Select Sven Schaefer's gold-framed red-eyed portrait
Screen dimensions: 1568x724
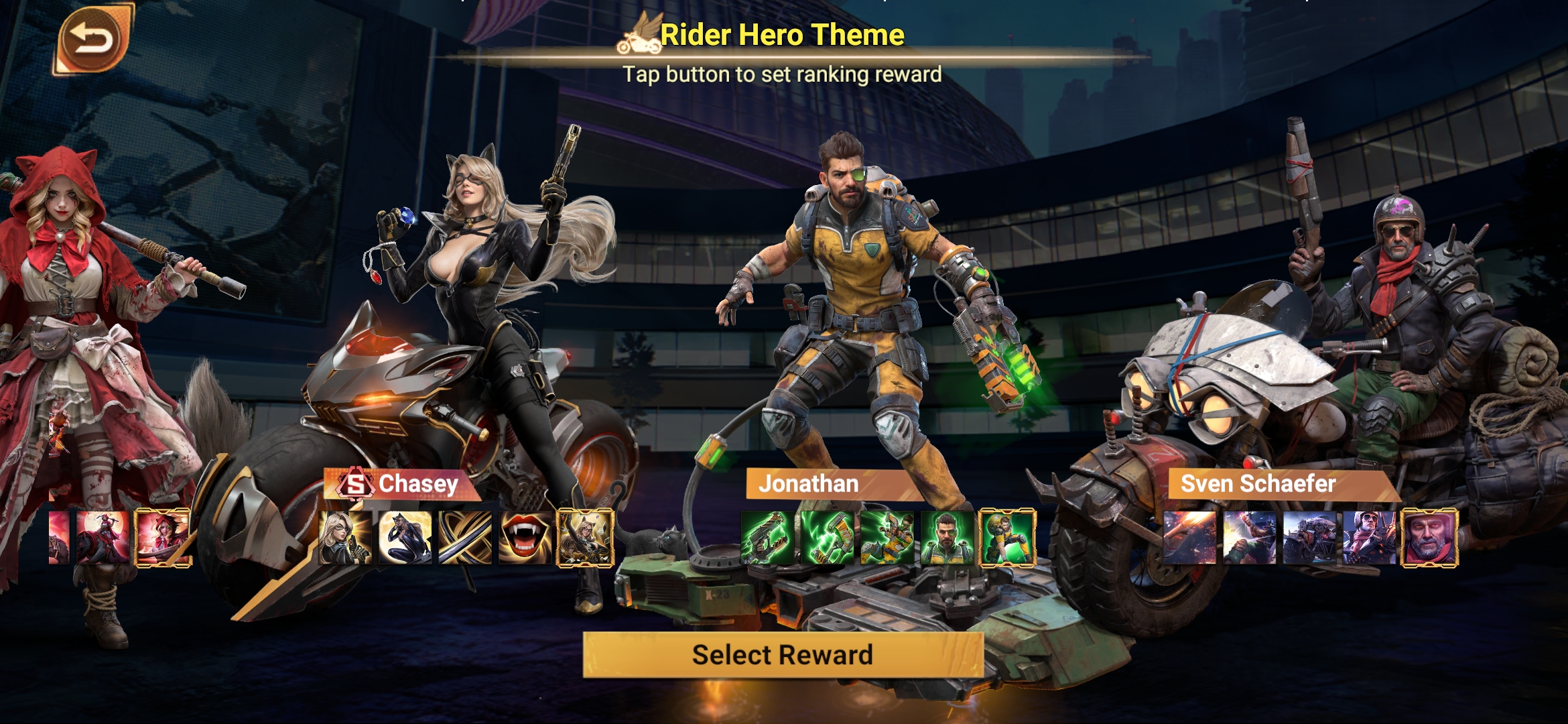coord(1429,538)
